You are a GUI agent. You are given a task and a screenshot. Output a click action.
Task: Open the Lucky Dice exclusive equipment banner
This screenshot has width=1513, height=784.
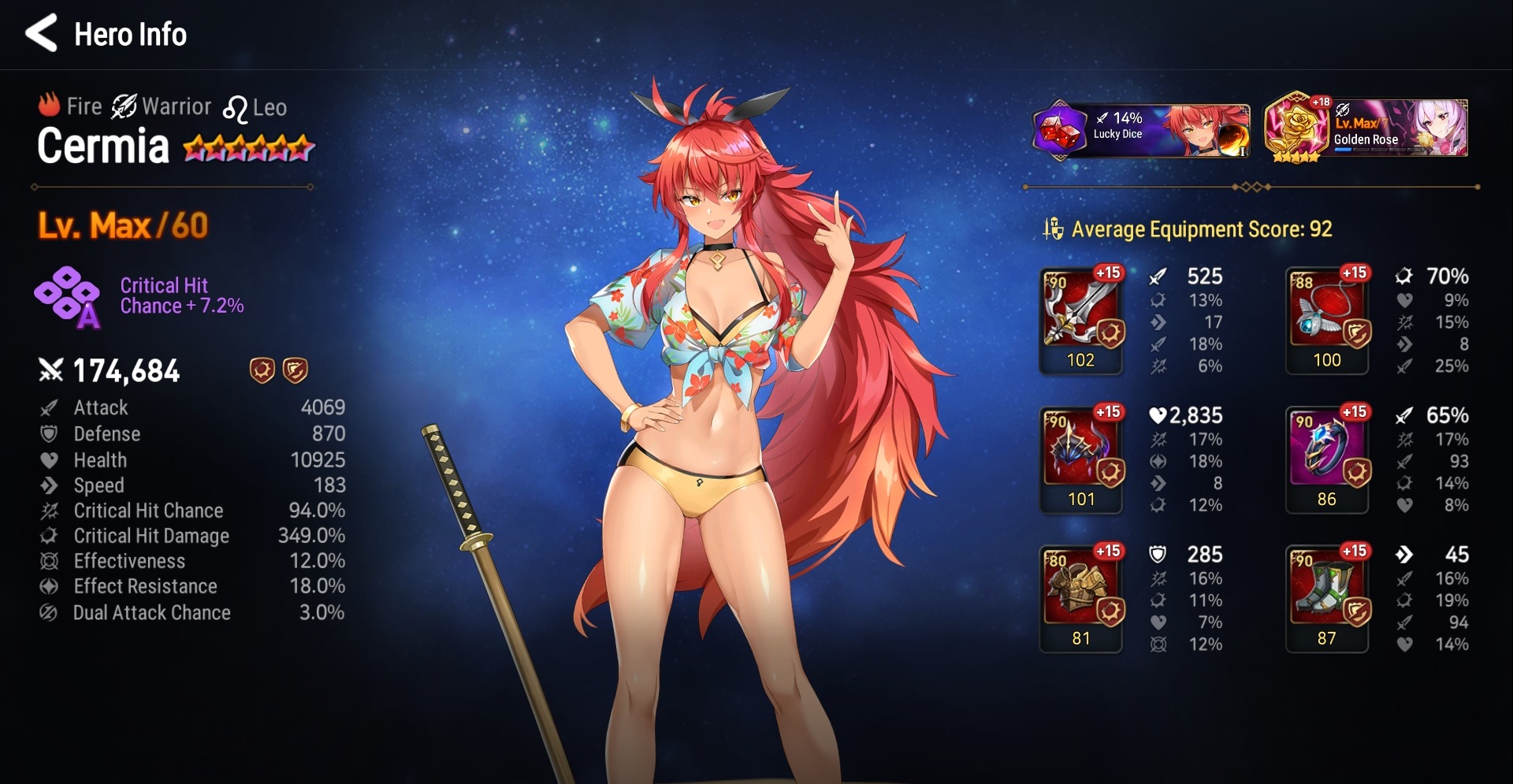pyautogui.click(x=1140, y=128)
